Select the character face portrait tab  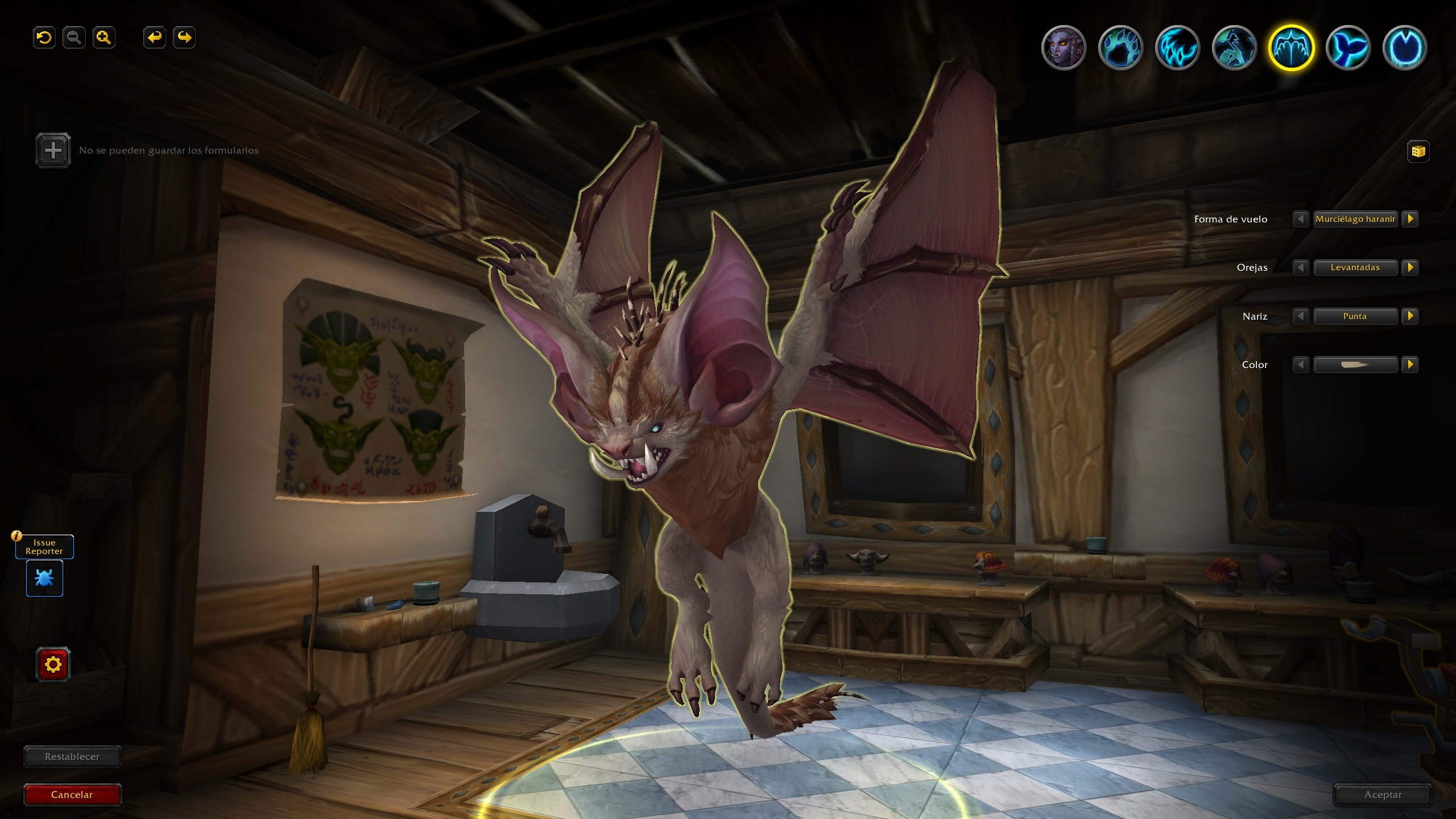coord(1064,48)
